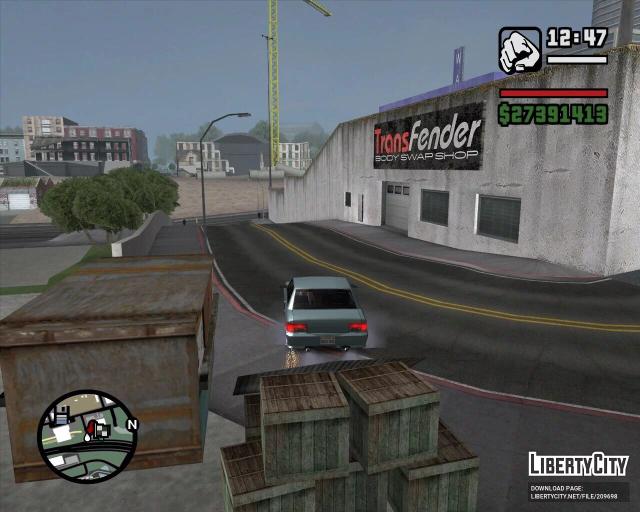
Task: Click the LibertyCity watermark logo
Action: (578, 465)
